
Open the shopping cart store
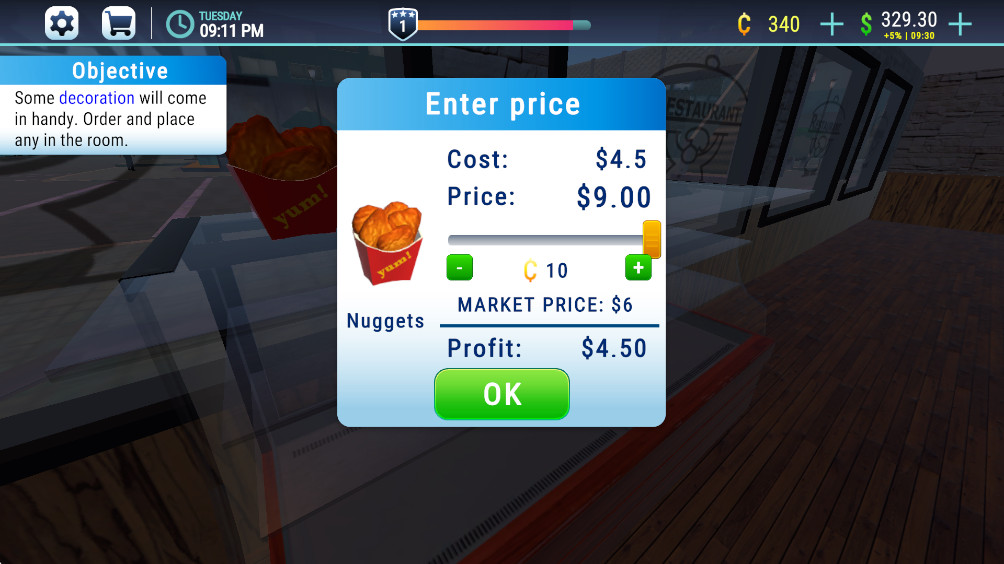coord(118,23)
